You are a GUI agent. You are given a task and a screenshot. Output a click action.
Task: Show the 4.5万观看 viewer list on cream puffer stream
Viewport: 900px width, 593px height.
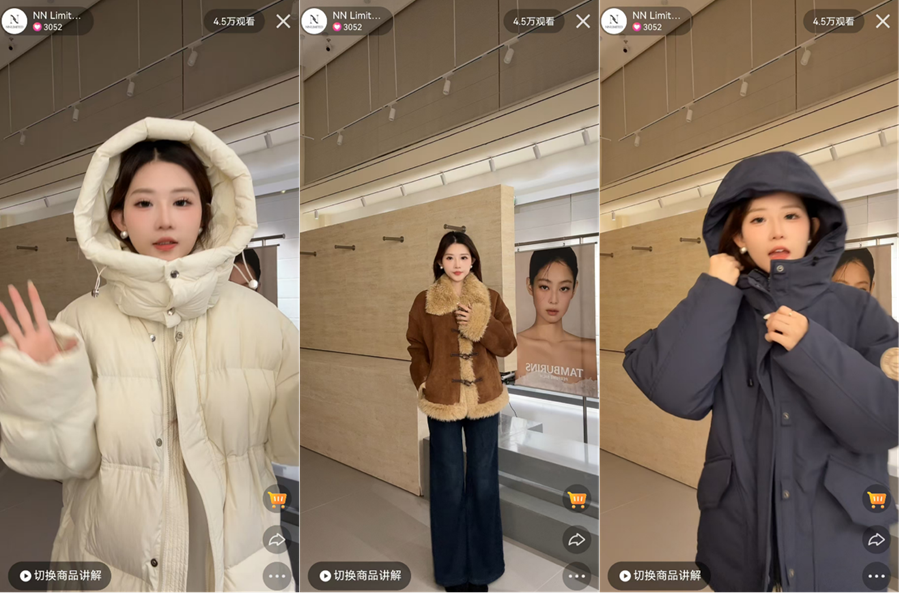coord(234,21)
